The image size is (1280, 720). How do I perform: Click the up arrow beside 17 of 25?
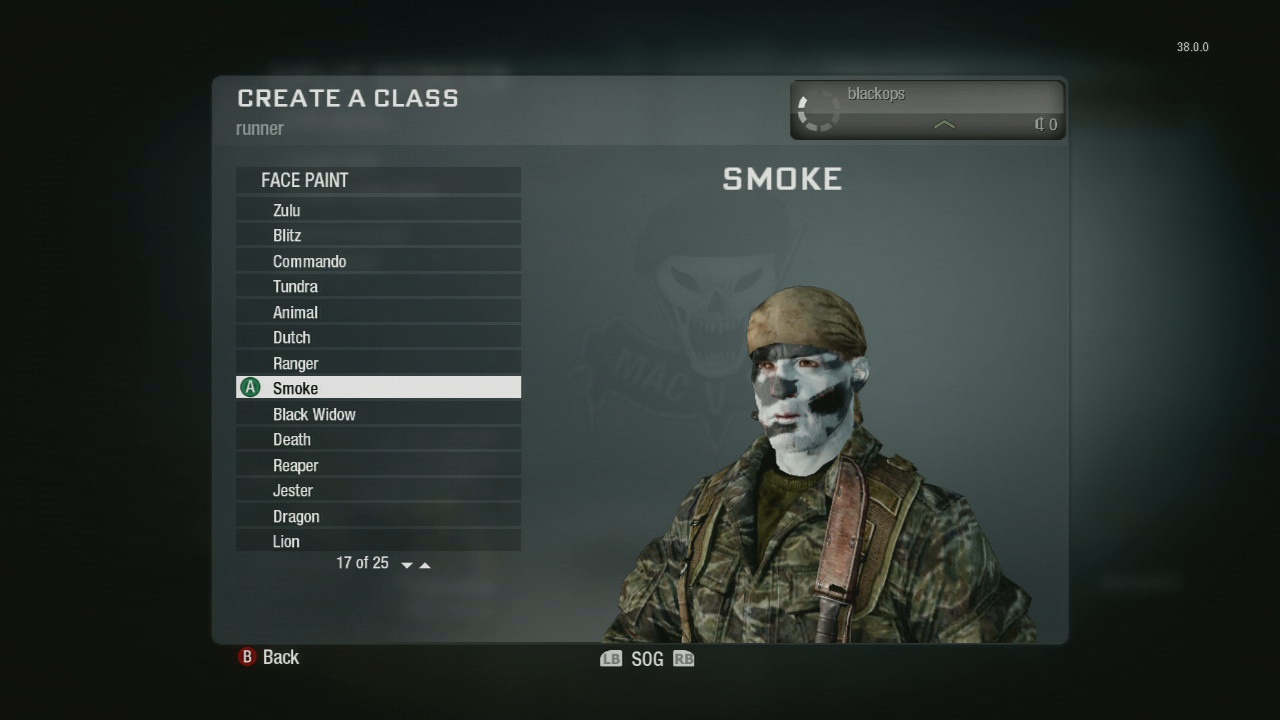tap(424, 563)
